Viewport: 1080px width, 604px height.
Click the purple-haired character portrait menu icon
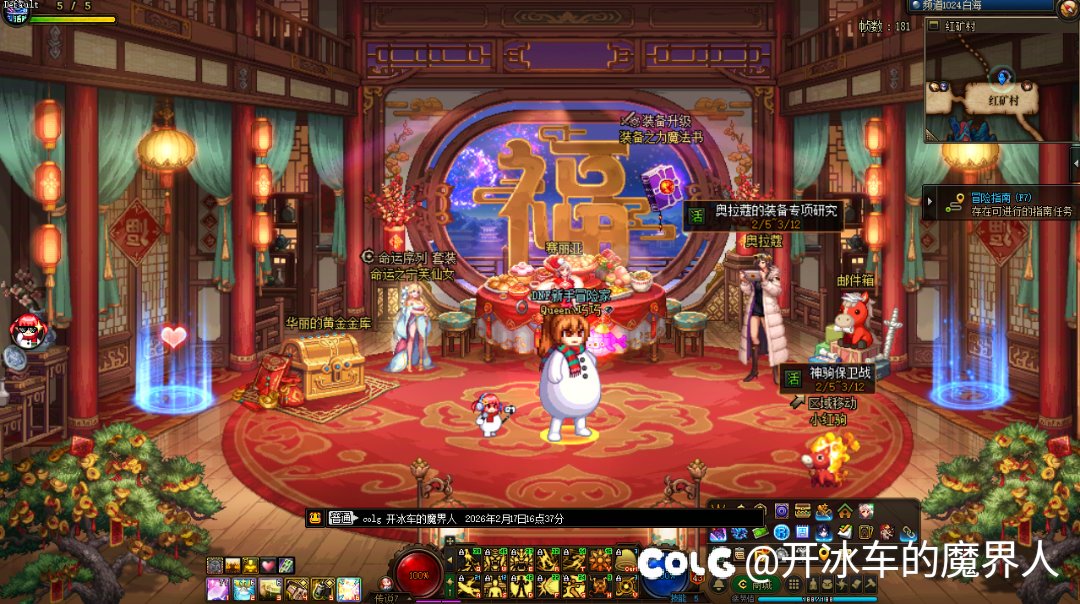(865, 511)
